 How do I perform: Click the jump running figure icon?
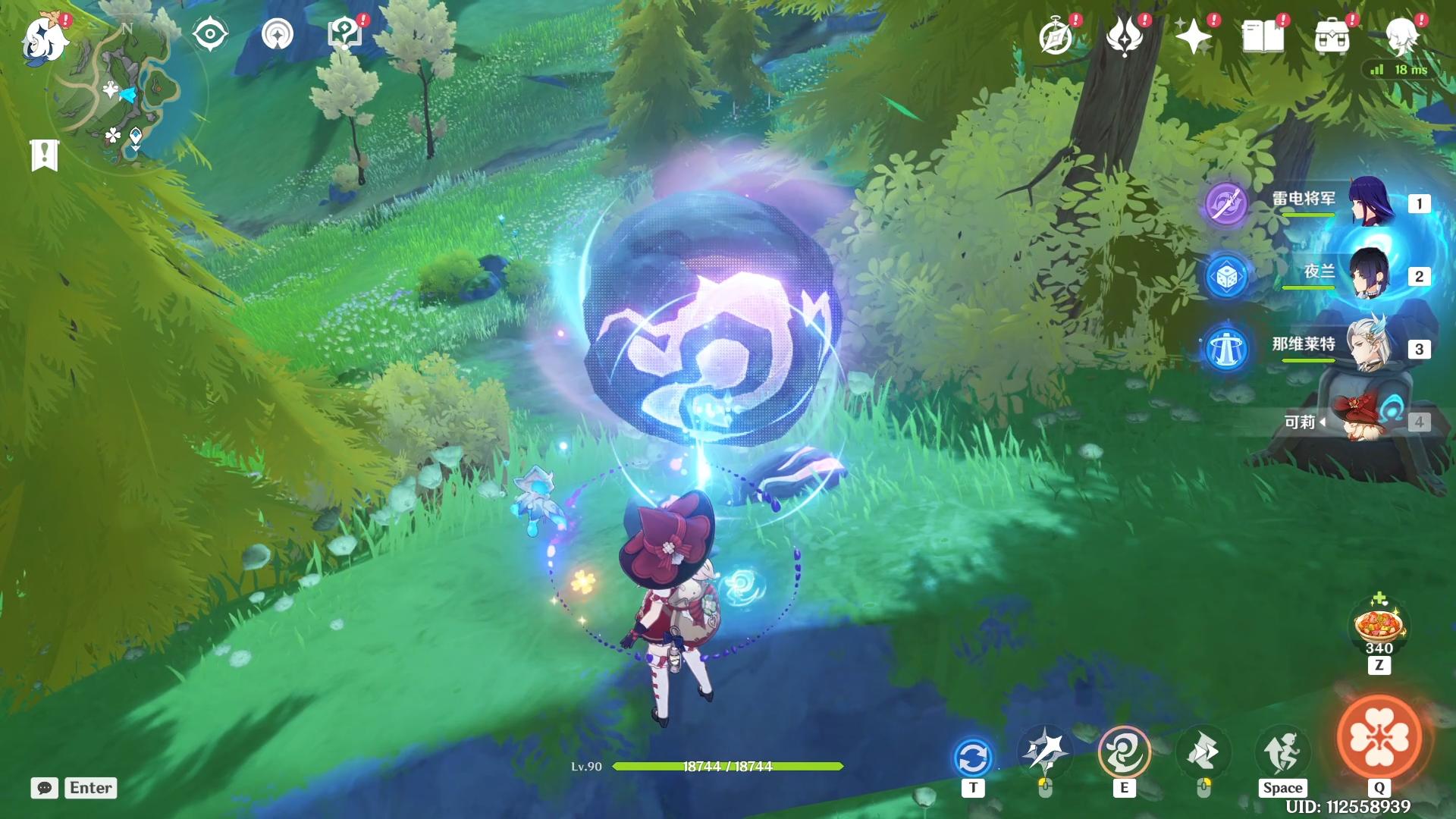click(x=1282, y=752)
